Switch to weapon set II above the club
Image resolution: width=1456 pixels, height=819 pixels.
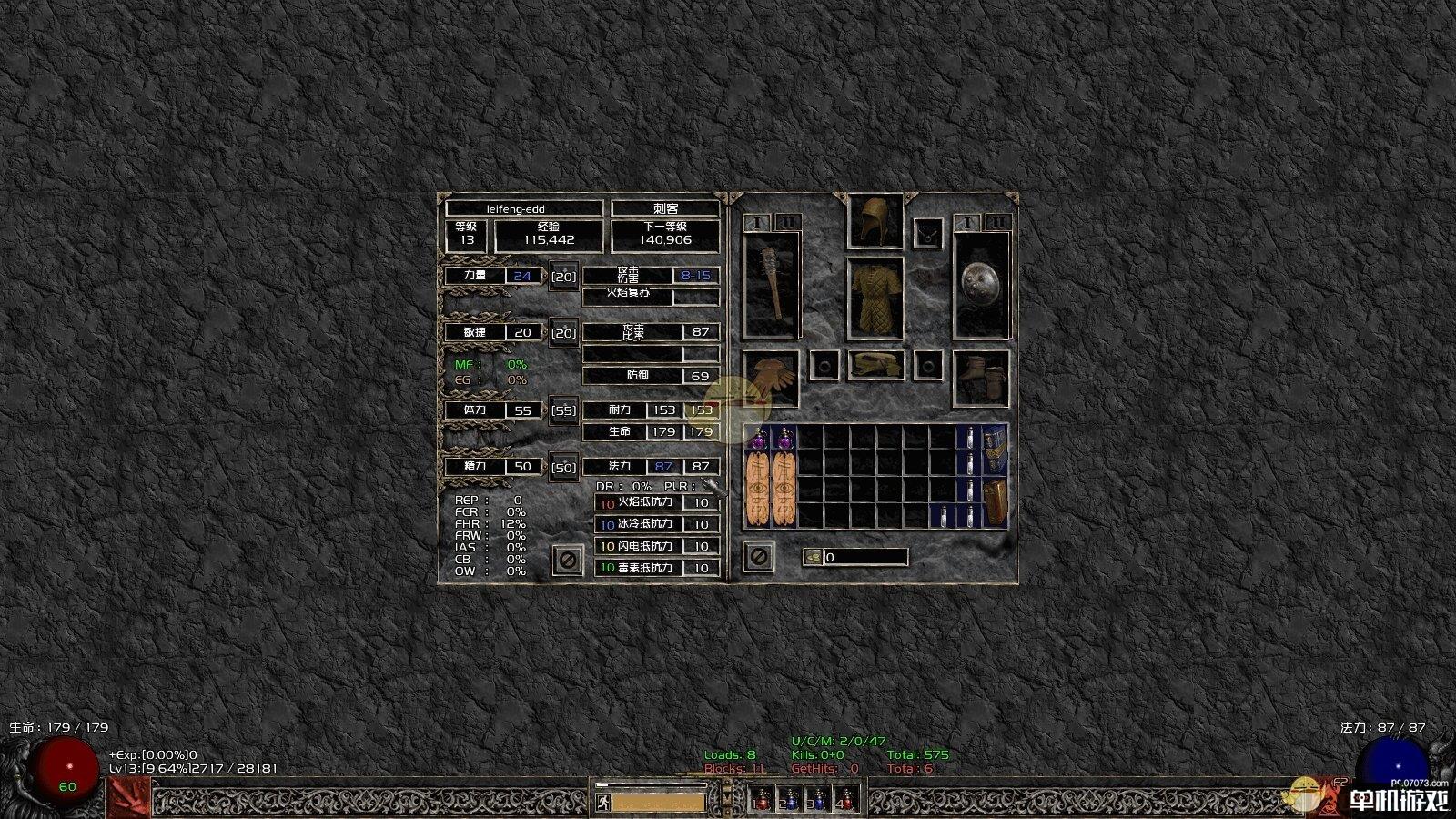(x=787, y=222)
